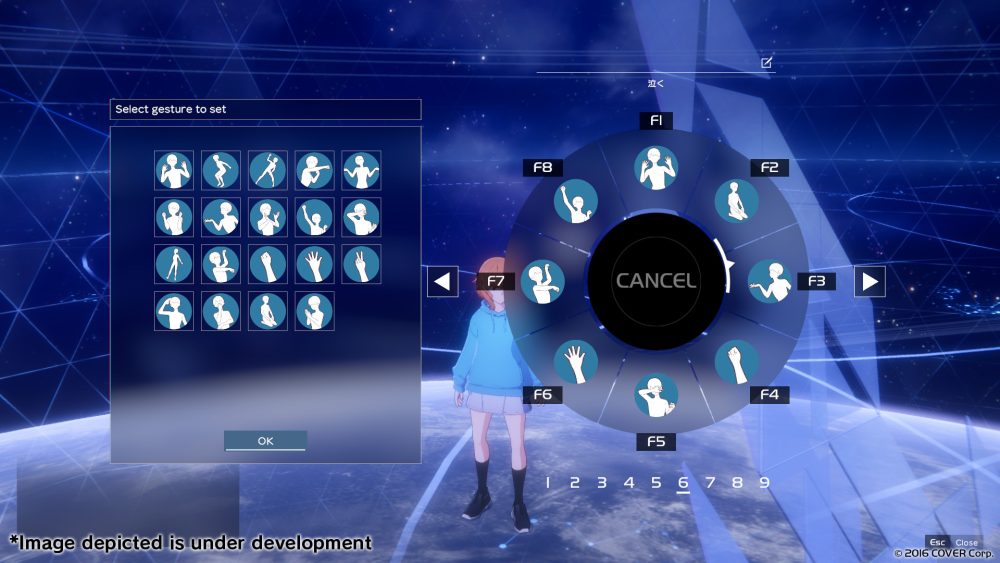Open wheel page 3
The image size is (1000, 563).
click(602, 483)
